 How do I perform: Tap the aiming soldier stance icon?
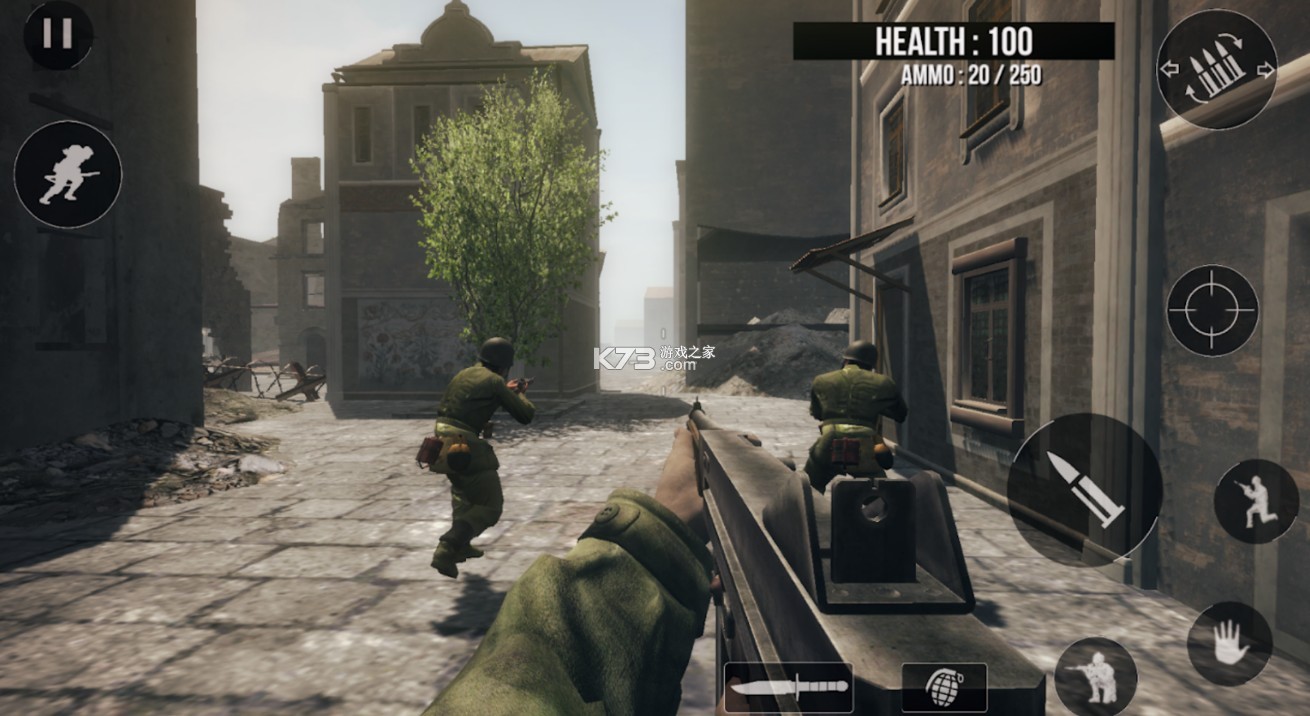coord(1255,501)
